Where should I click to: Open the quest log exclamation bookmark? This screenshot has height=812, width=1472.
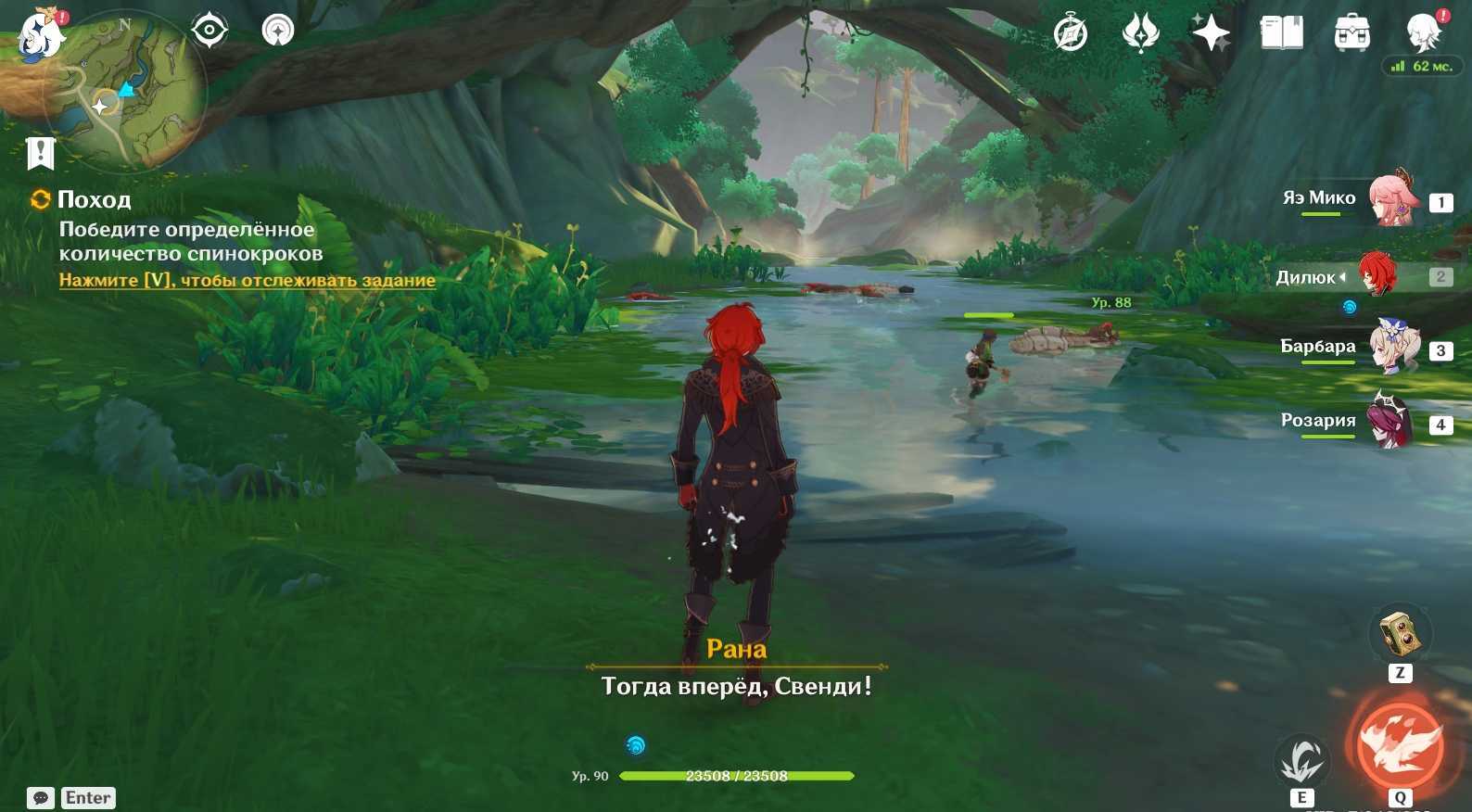click(41, 153)
